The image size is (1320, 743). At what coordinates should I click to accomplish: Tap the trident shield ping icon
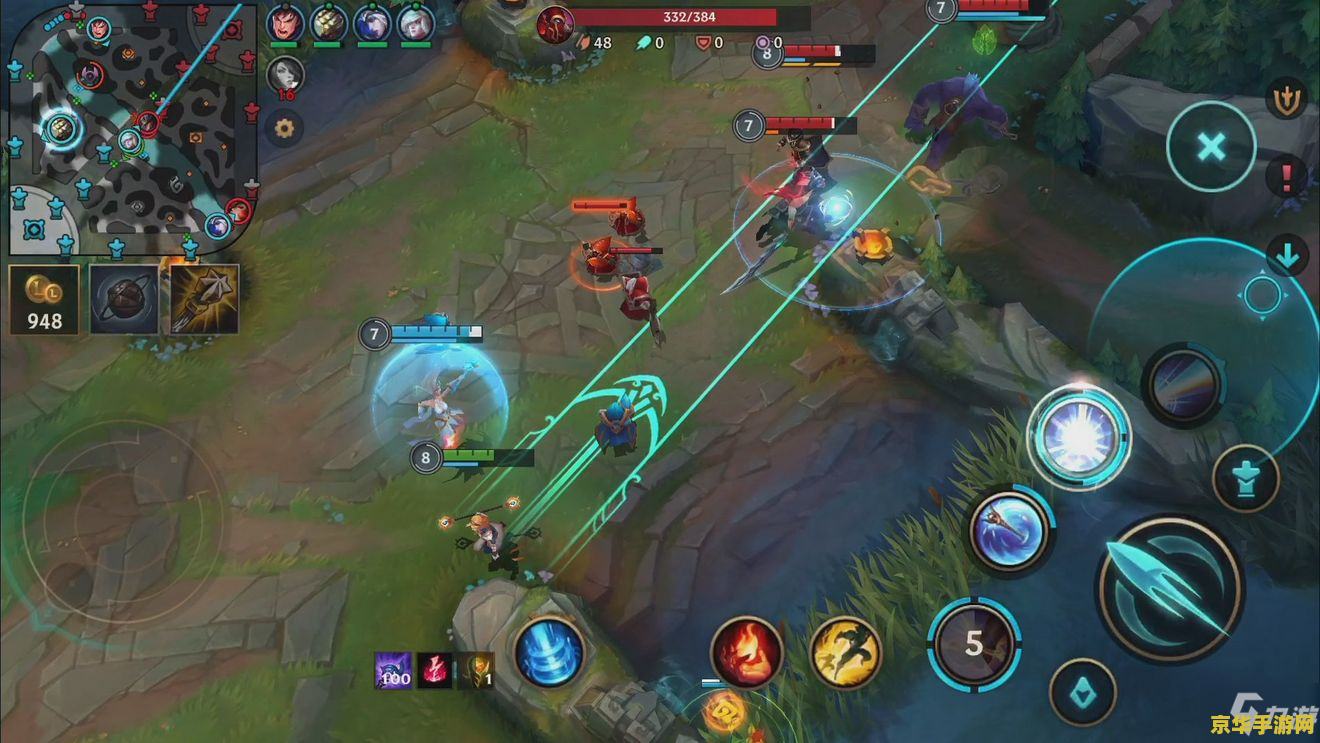point(1285,98)
